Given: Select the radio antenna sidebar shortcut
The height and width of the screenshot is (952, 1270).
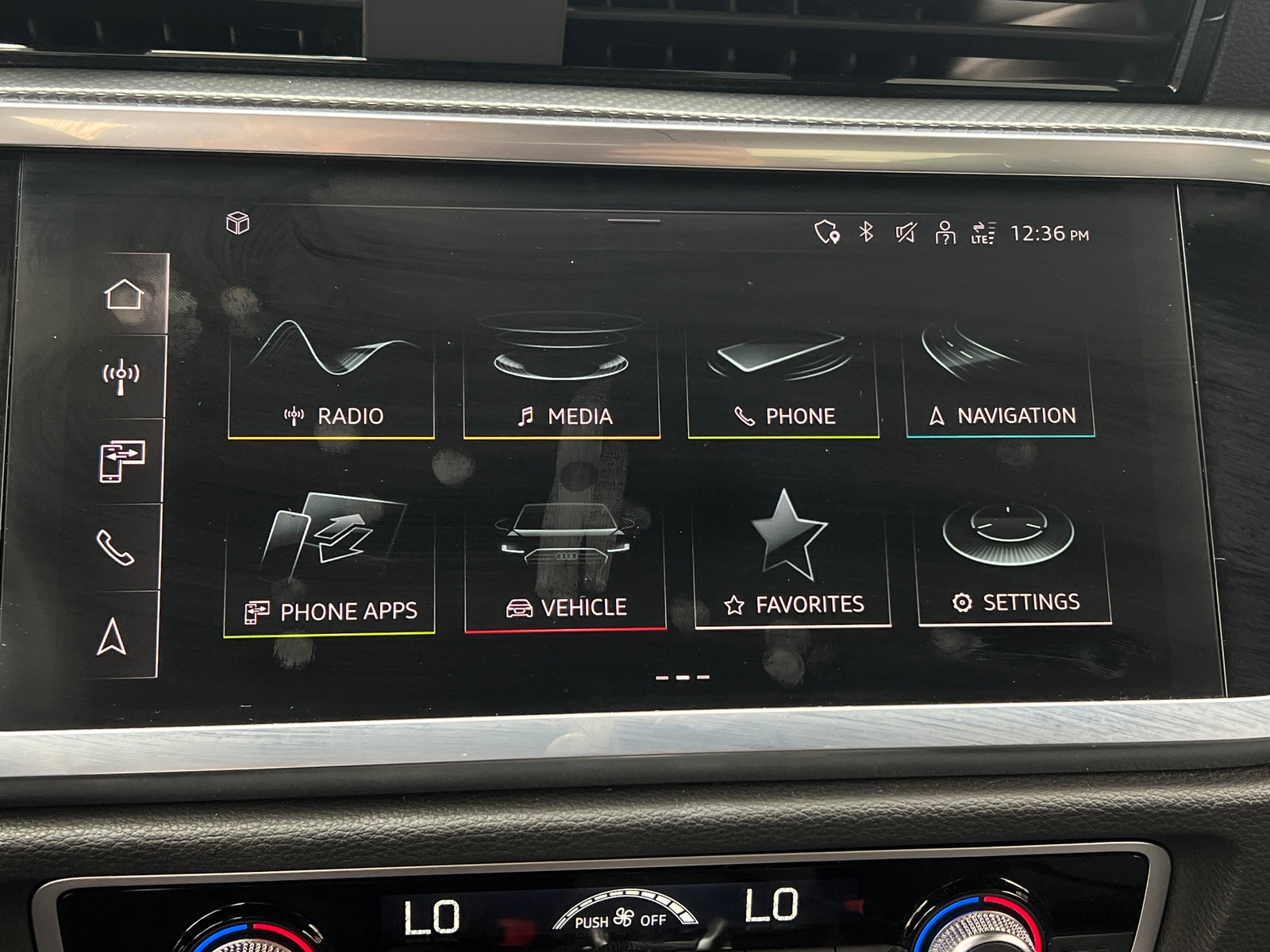Looking at the screenshot, I should click(x=121, y=377).
